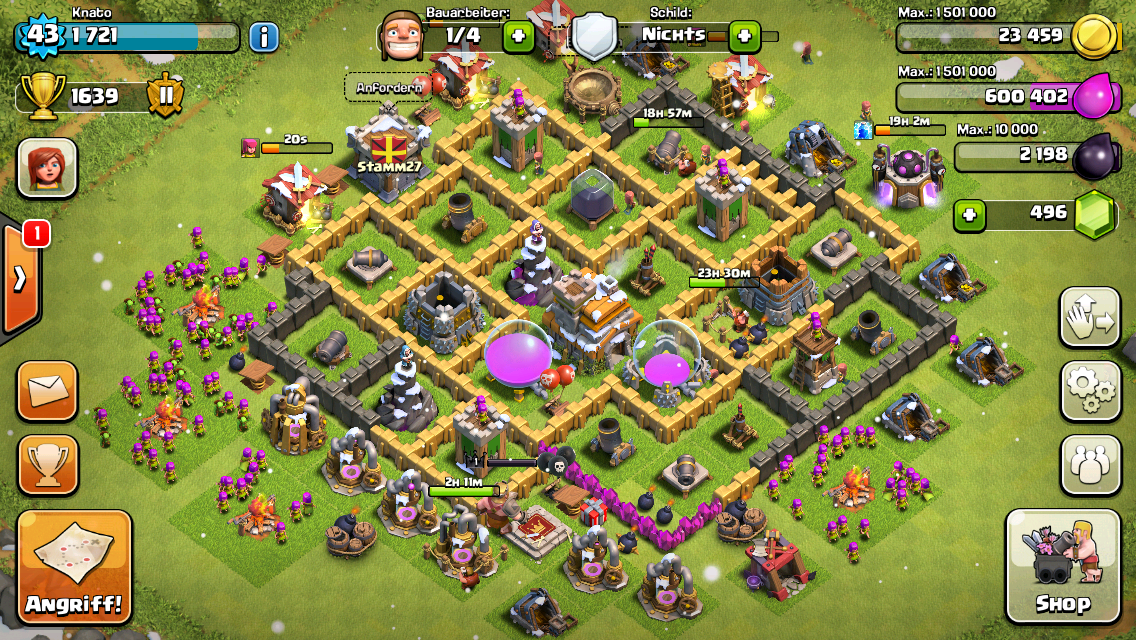
Task: Open the blue info button
Action: (x=263, y=38)
